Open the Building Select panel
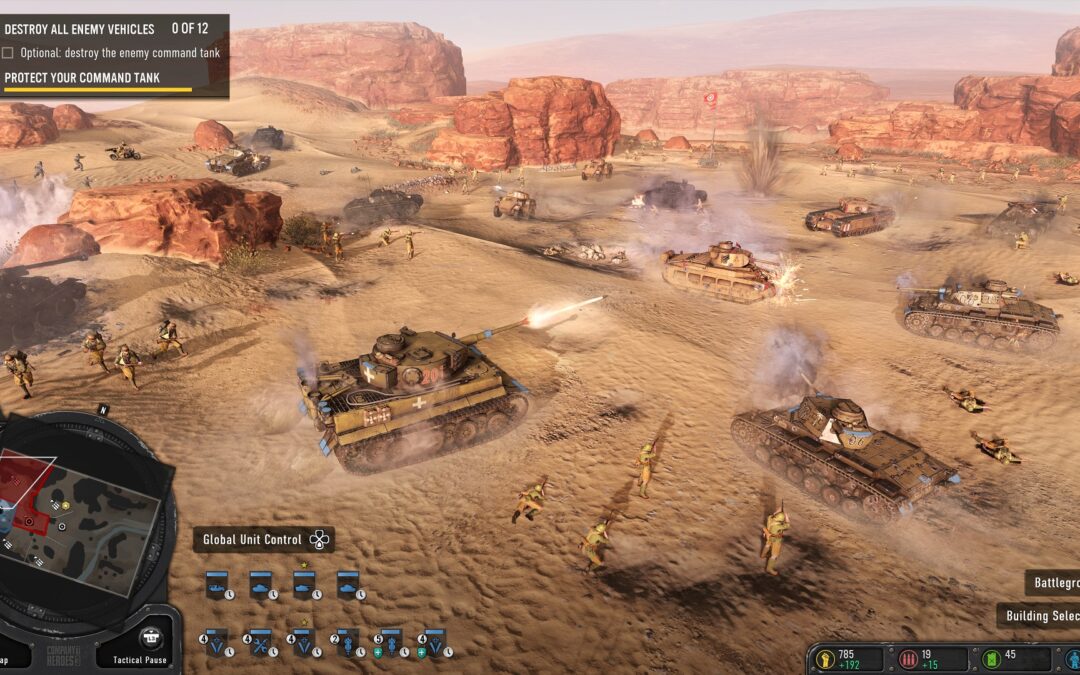The width and height of the screenshot is (1080, 675). click(1040, 616)
